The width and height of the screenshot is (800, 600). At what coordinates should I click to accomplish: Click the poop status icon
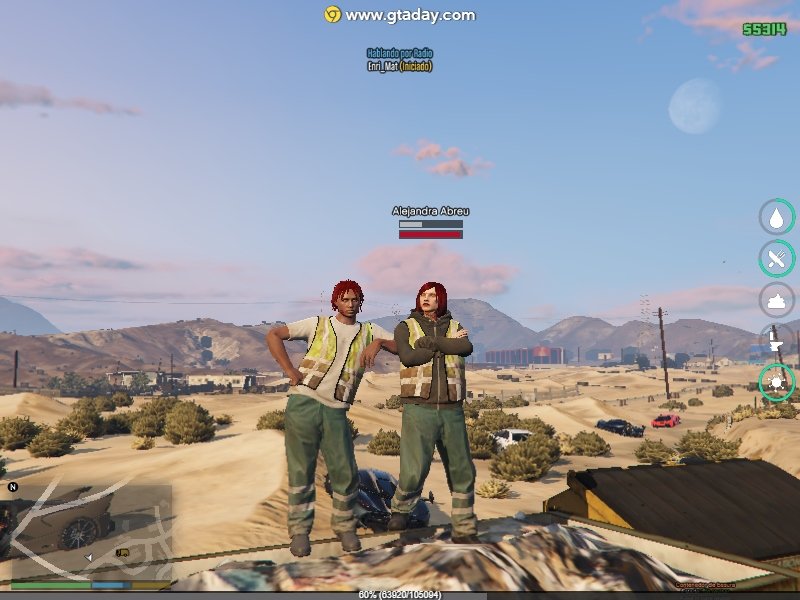[777, 300]
